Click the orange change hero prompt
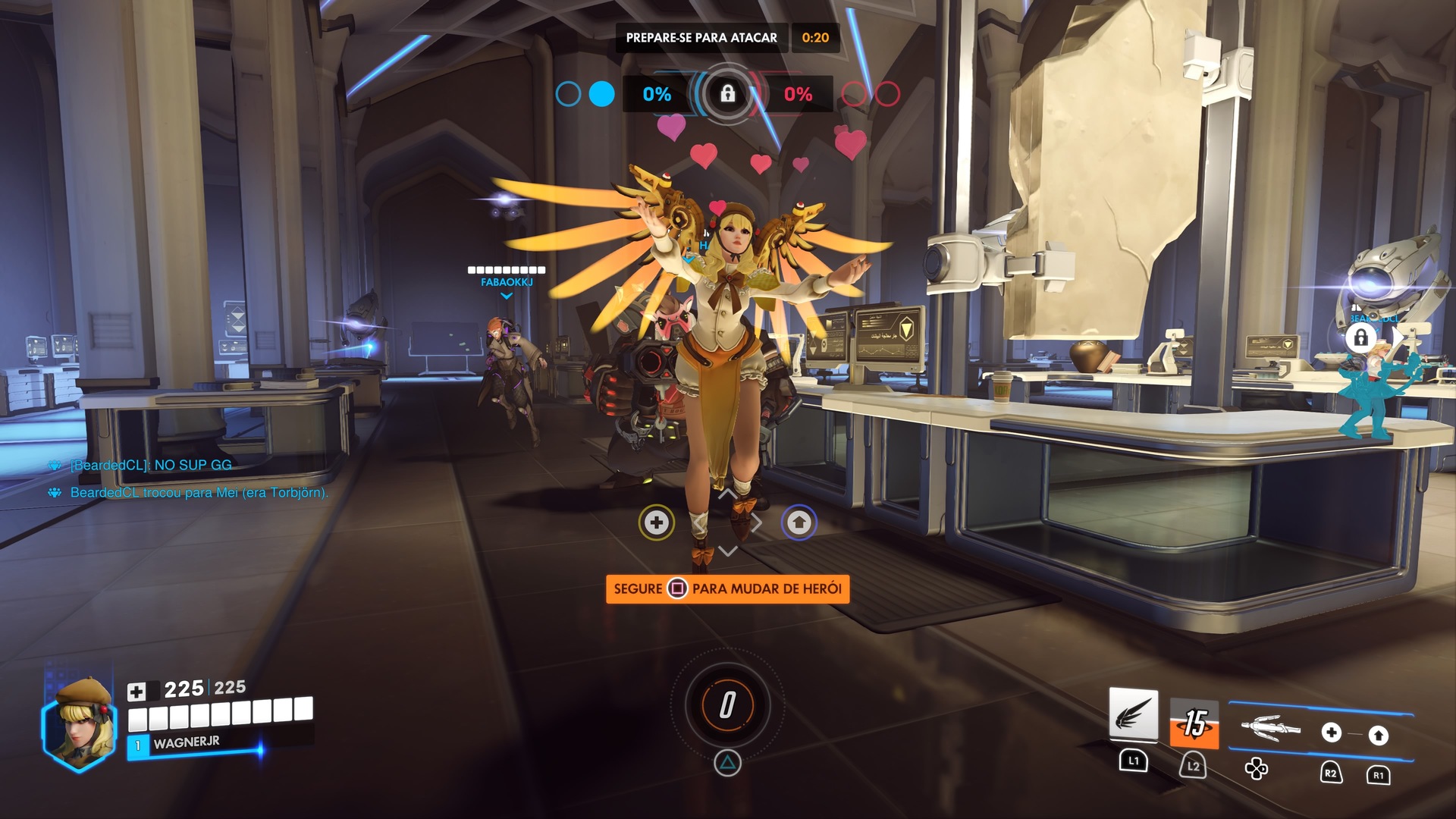This screenshot has height=819, width=1456. [727, 589]
